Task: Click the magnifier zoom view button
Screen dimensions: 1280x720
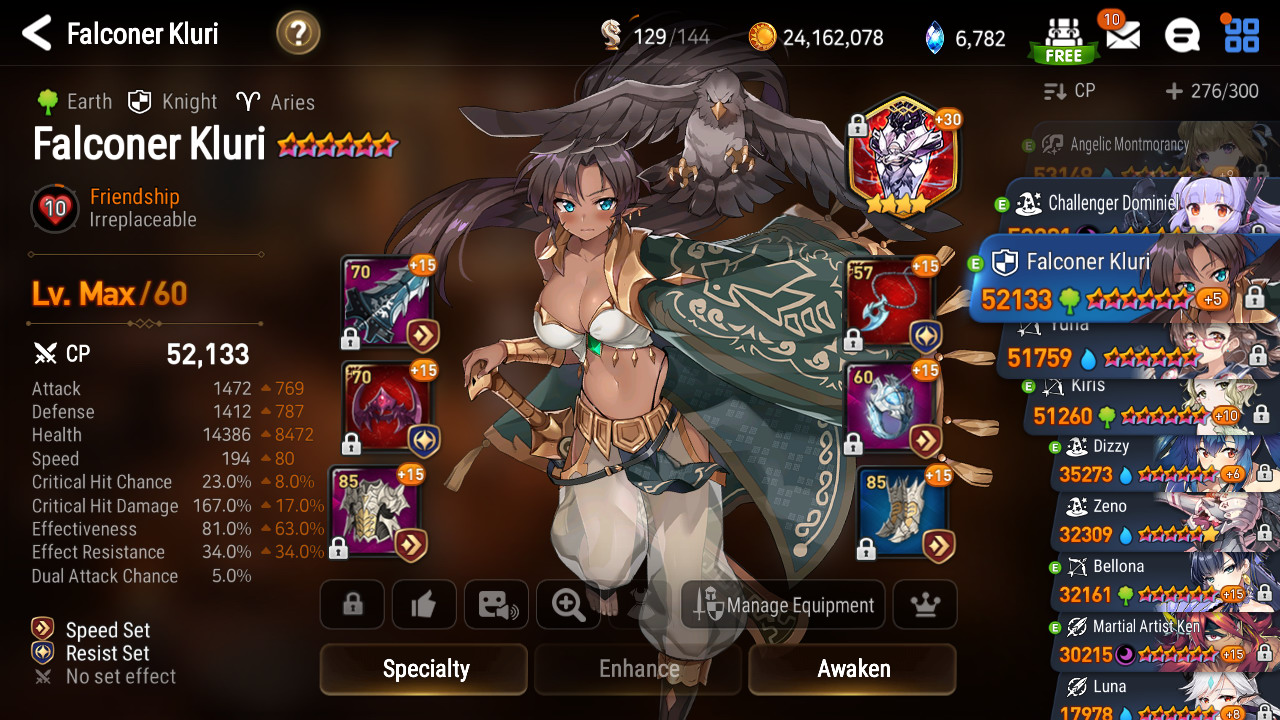Action: click(568, 605)
